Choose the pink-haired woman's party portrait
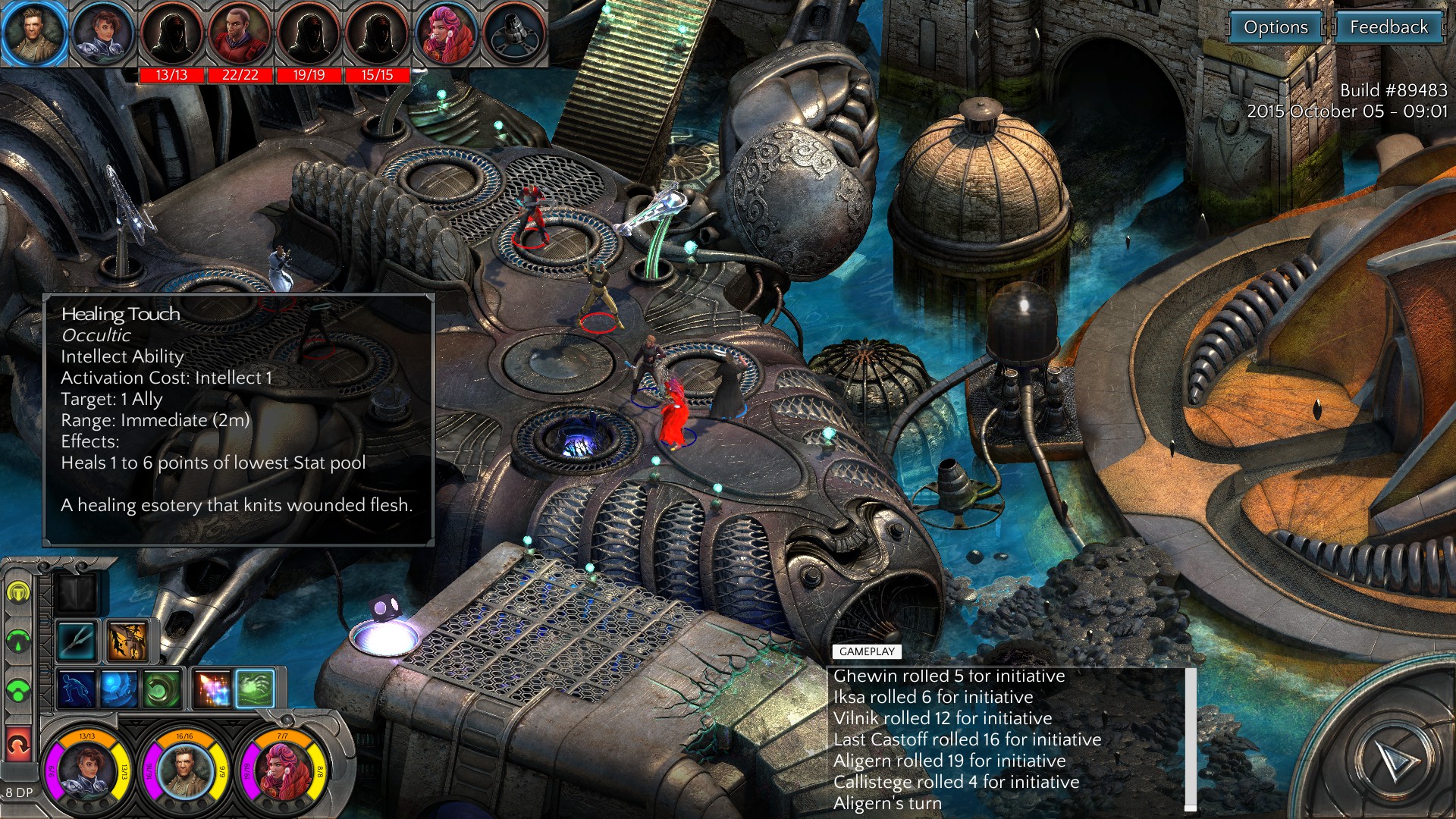Screen dimensions: 1456x819 pos(281,769)
